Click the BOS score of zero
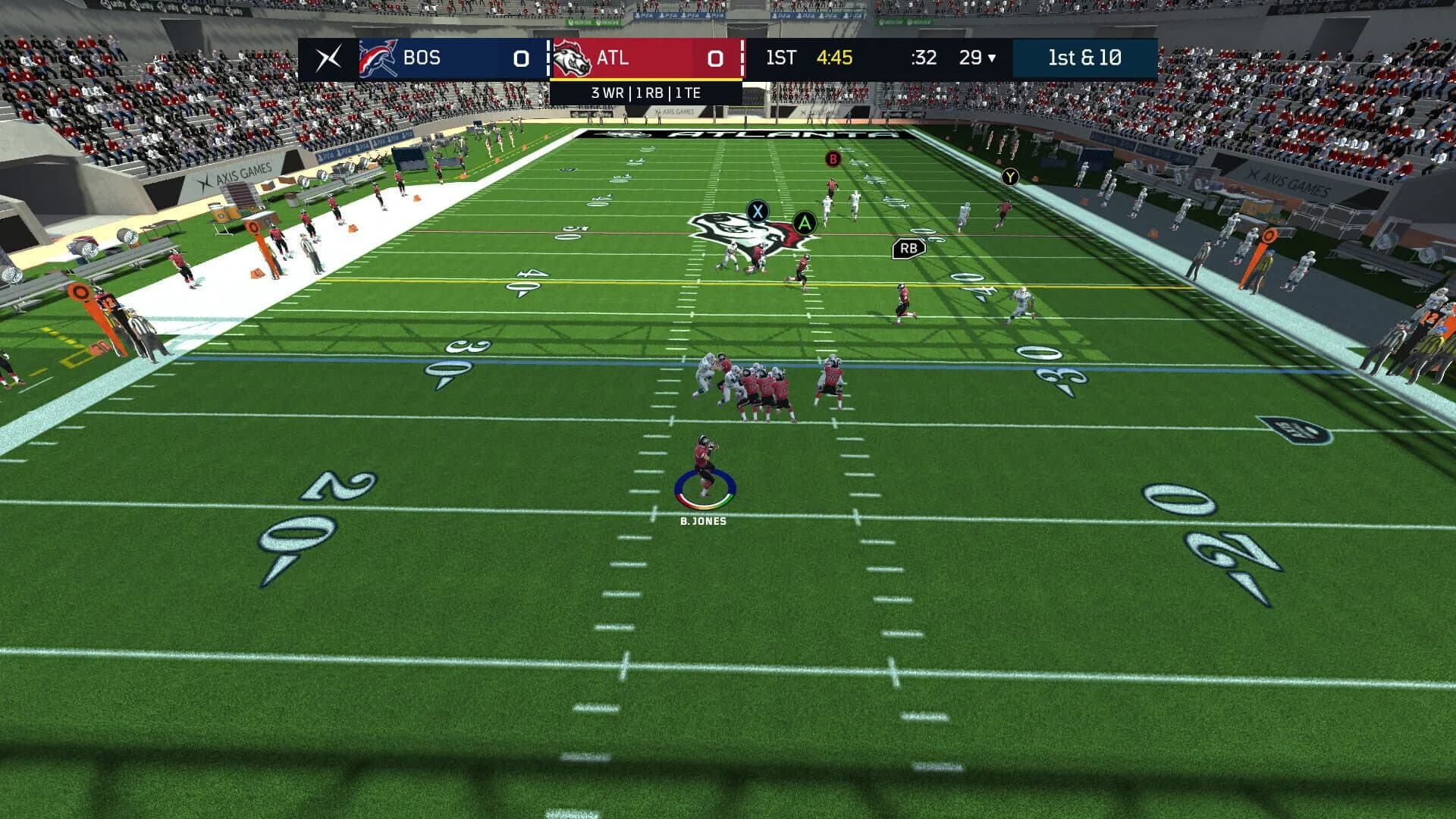The height and width of the screenshot is (819, 1456). (x=519, y=58)
